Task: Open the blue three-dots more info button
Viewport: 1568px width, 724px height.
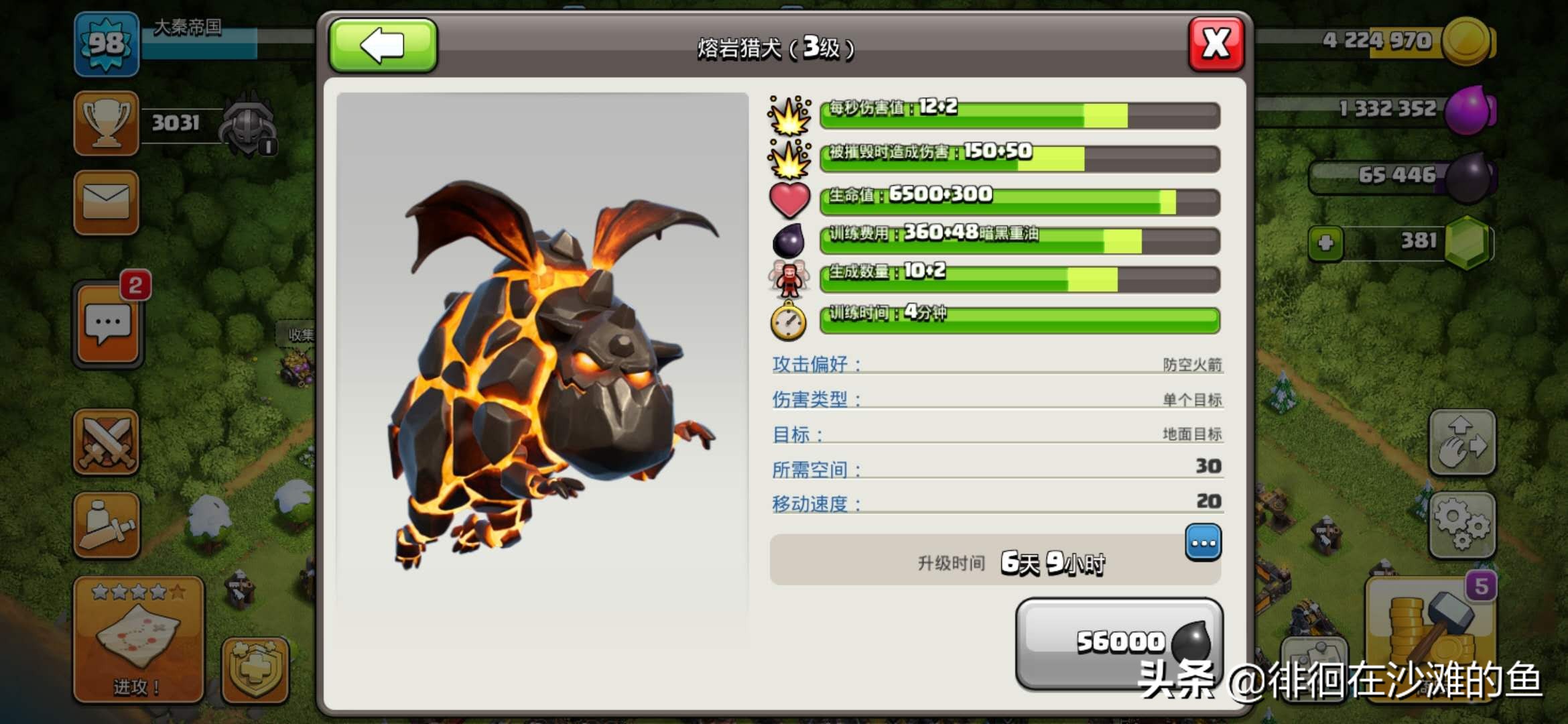Action: [x=1203, y=543]
